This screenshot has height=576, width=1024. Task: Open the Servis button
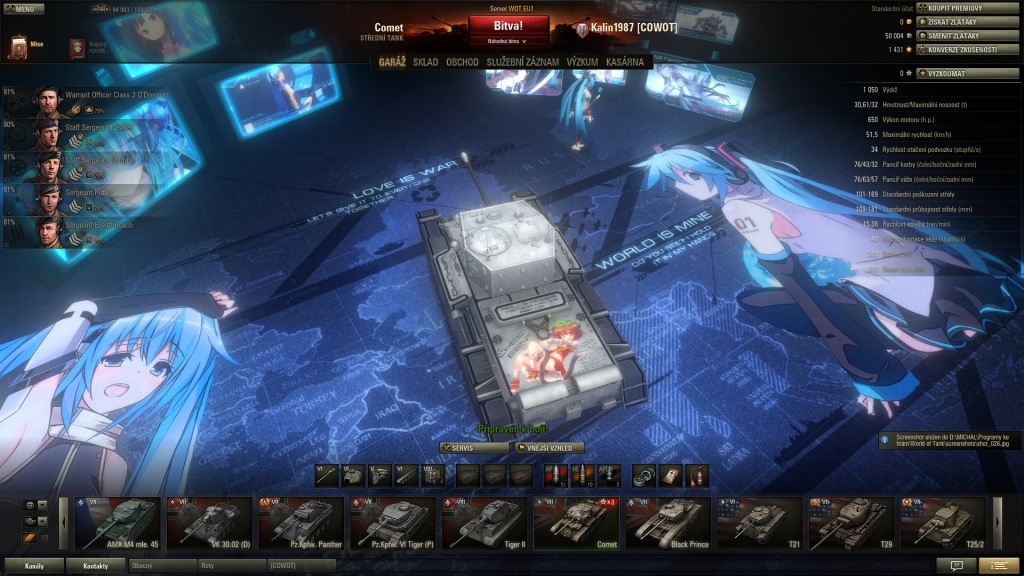474,448
